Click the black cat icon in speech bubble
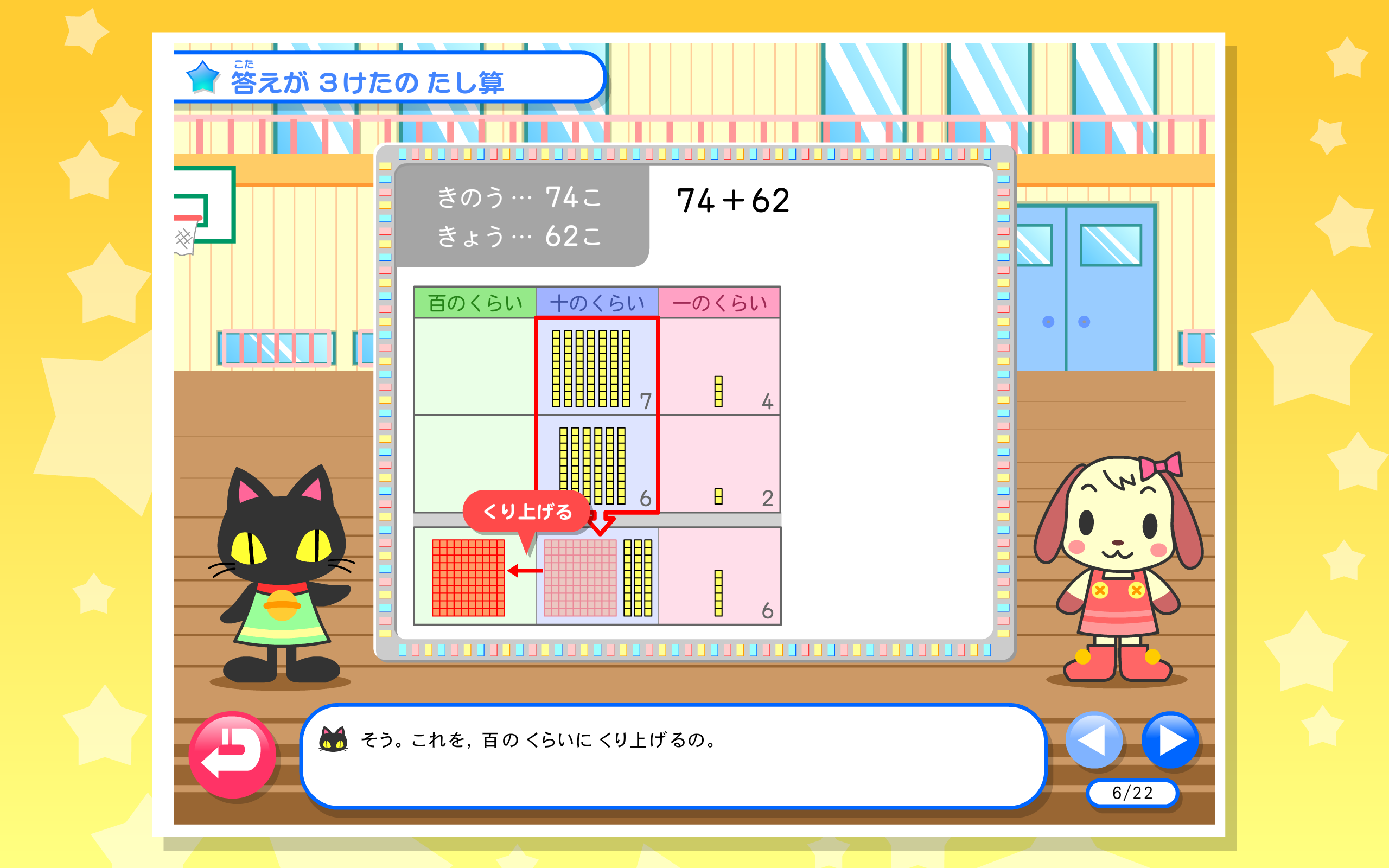The image size is (1389, 868). [333, 739]
